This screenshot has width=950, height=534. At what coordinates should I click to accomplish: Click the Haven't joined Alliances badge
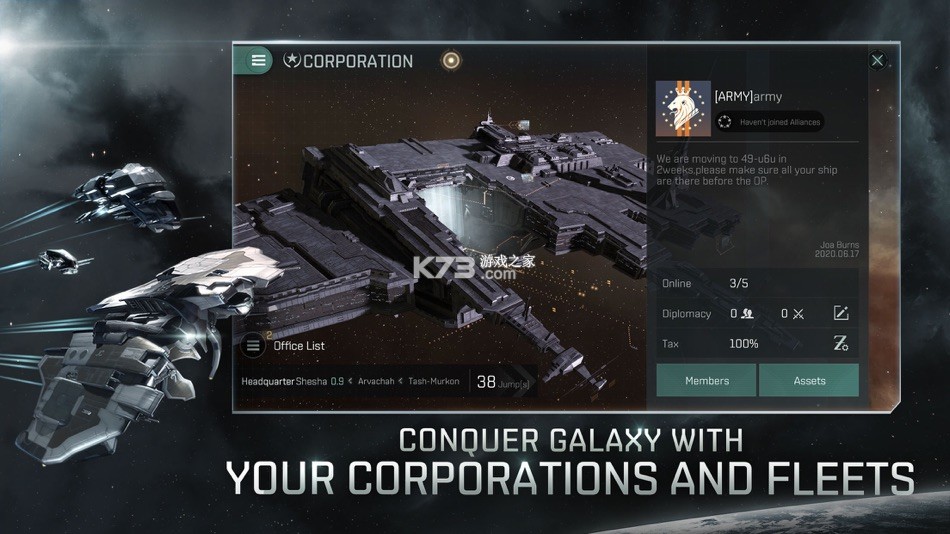[769, 122]
